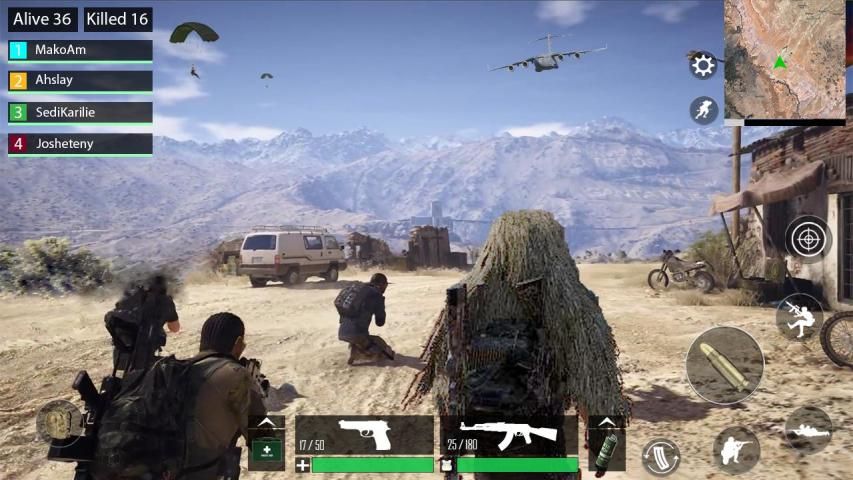Open the minimap
Screen dimensions: 853x480
(784, 60)
